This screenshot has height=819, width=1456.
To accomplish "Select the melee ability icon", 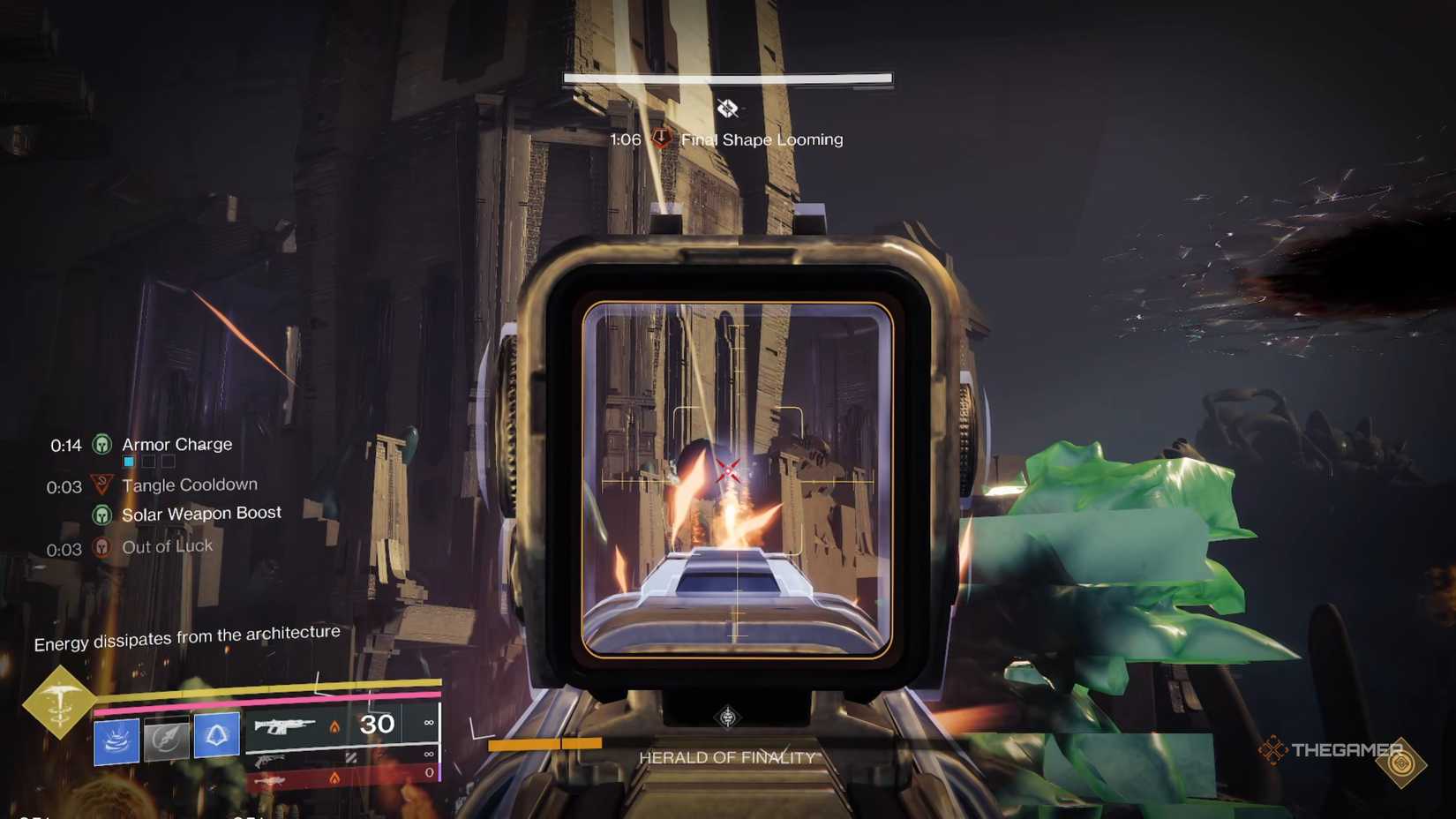I will [165, 739].
